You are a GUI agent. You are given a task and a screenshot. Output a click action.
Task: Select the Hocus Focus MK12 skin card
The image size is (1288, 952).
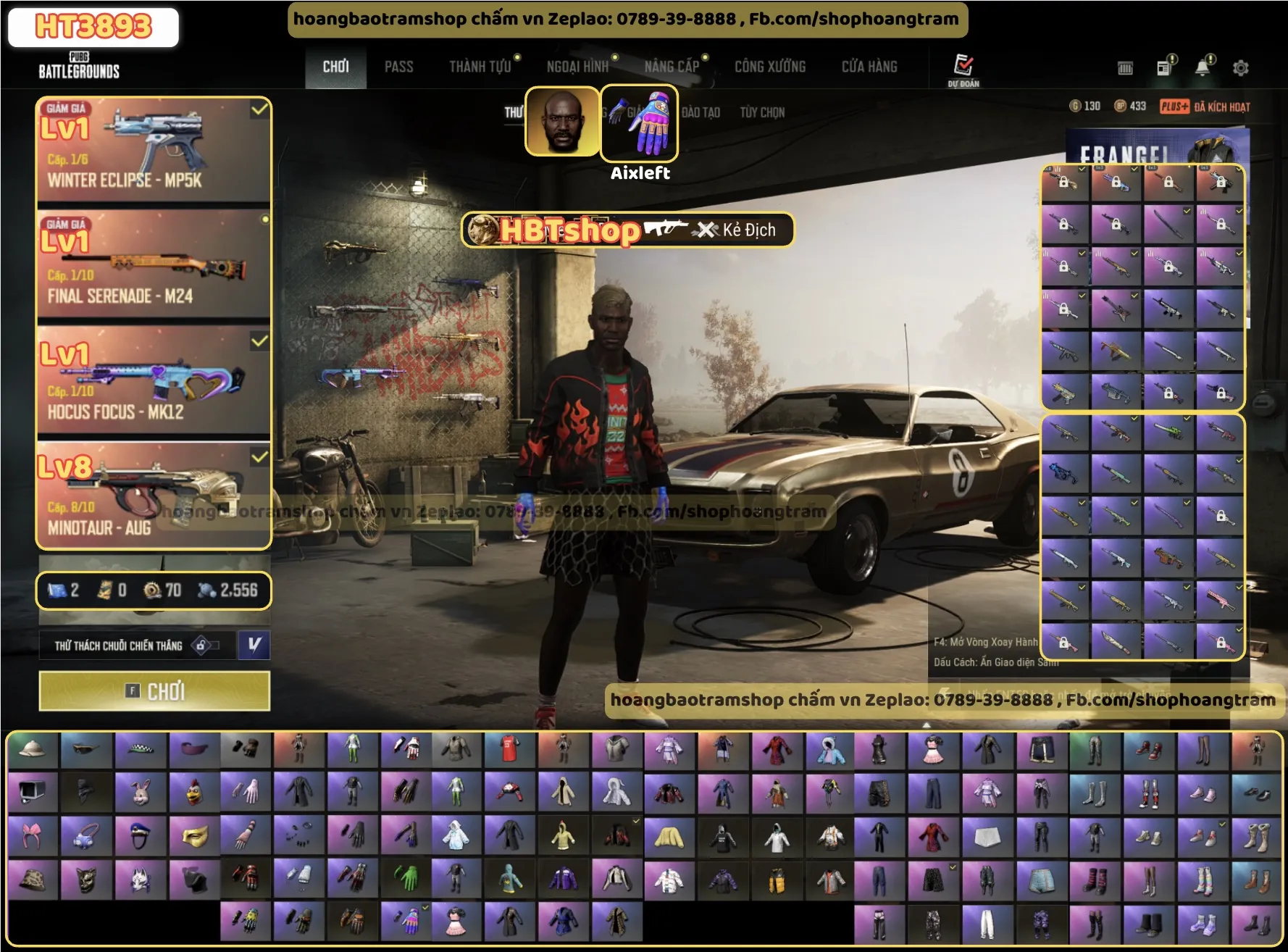pos(154,381)
